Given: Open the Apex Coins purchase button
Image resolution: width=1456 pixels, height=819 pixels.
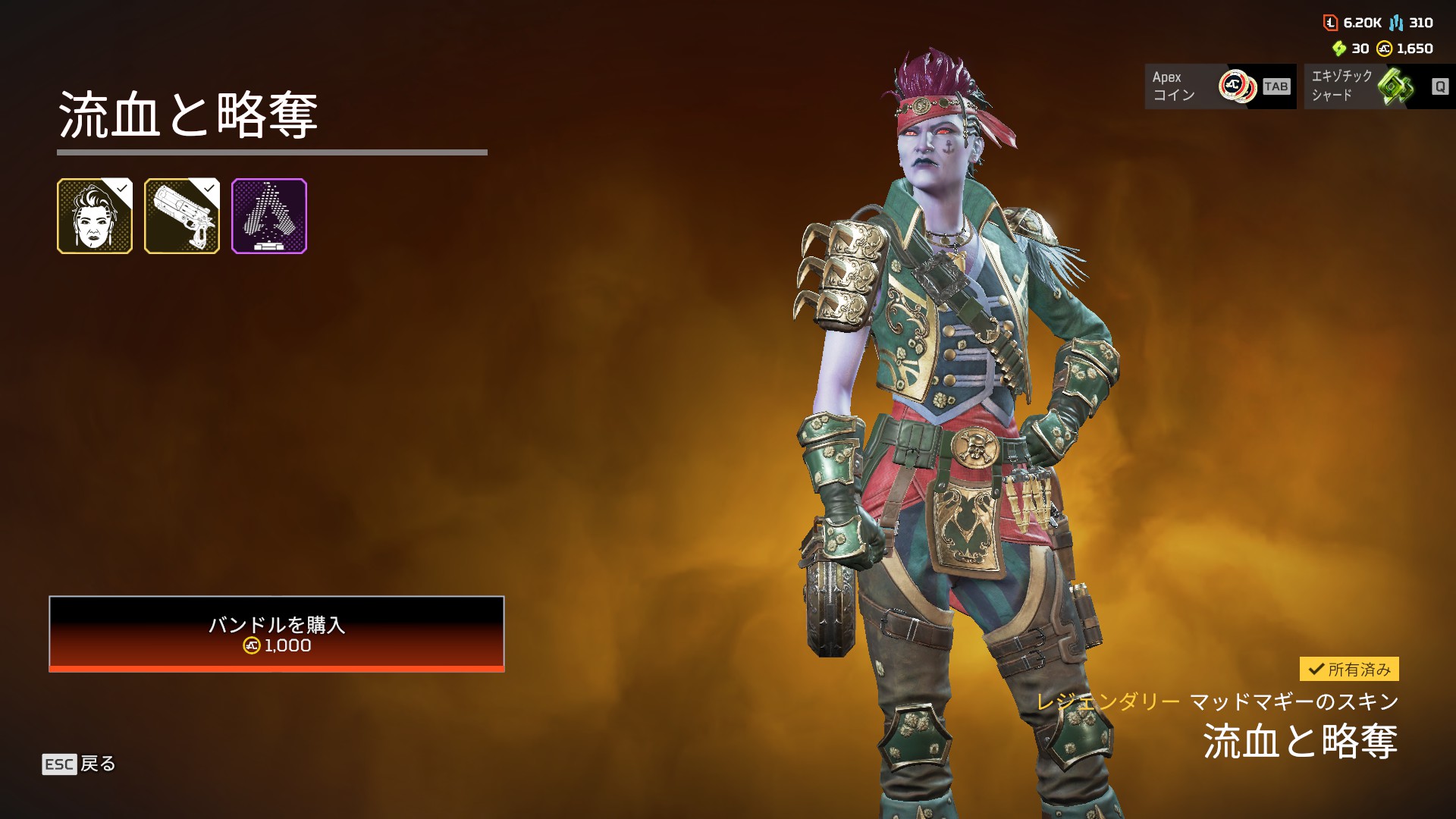Looking at the screenshot, I should coord(1219,86).
